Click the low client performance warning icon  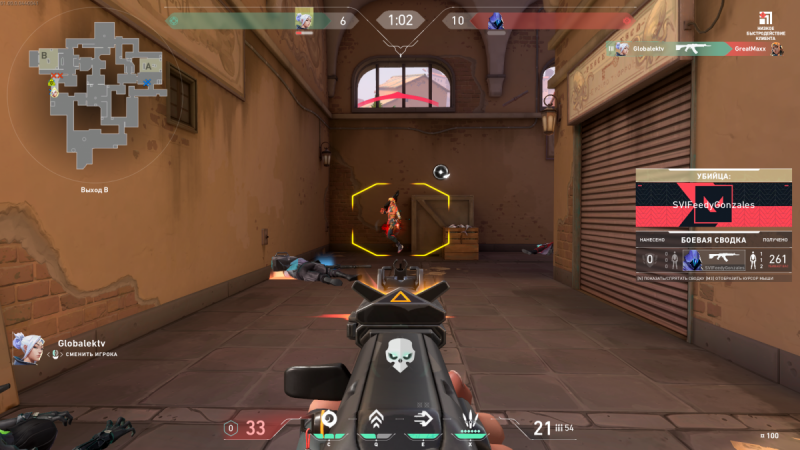(763, 20)
